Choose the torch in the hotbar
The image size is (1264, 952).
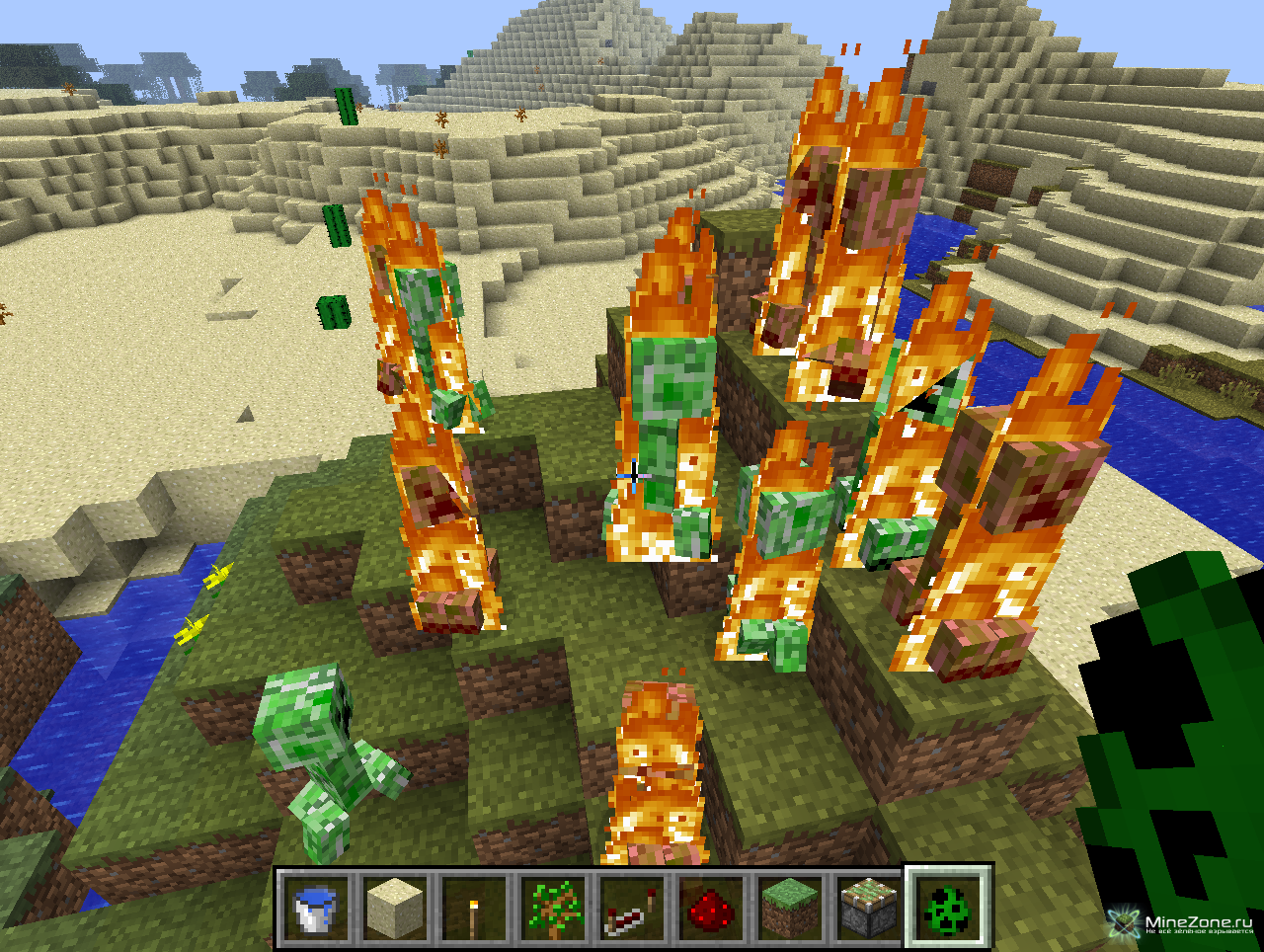473,907
